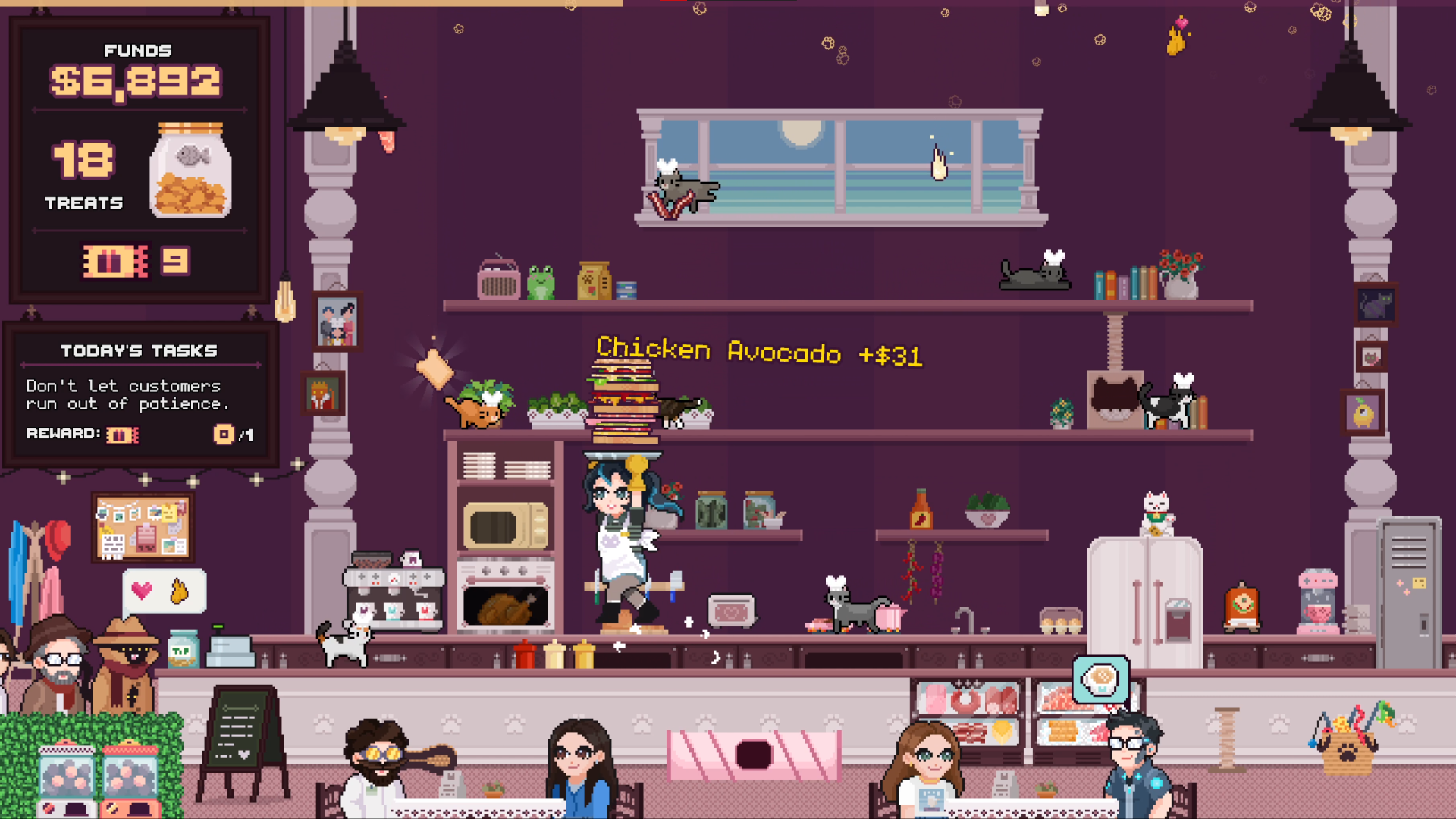The height and width of the screenshot is (819, 1456).
Task: Click the reward ticket in Today's Tasks
Action: click(124, 434)
